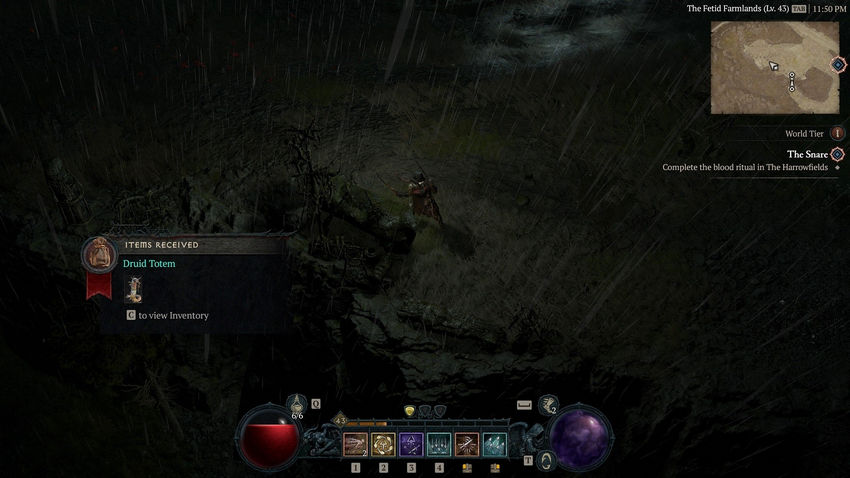Use the golden swirl skill in slot 2

pyautogui.click(x=383, y=444)
